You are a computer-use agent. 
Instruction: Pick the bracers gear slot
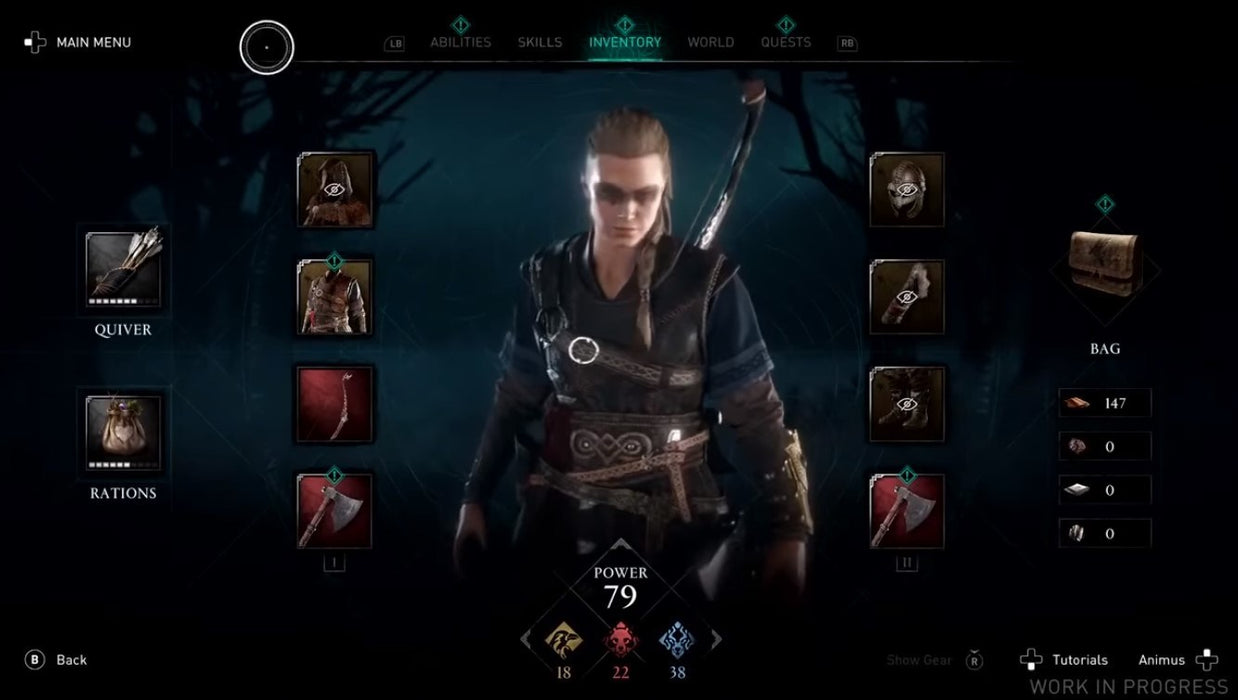(x=907, y=297)
